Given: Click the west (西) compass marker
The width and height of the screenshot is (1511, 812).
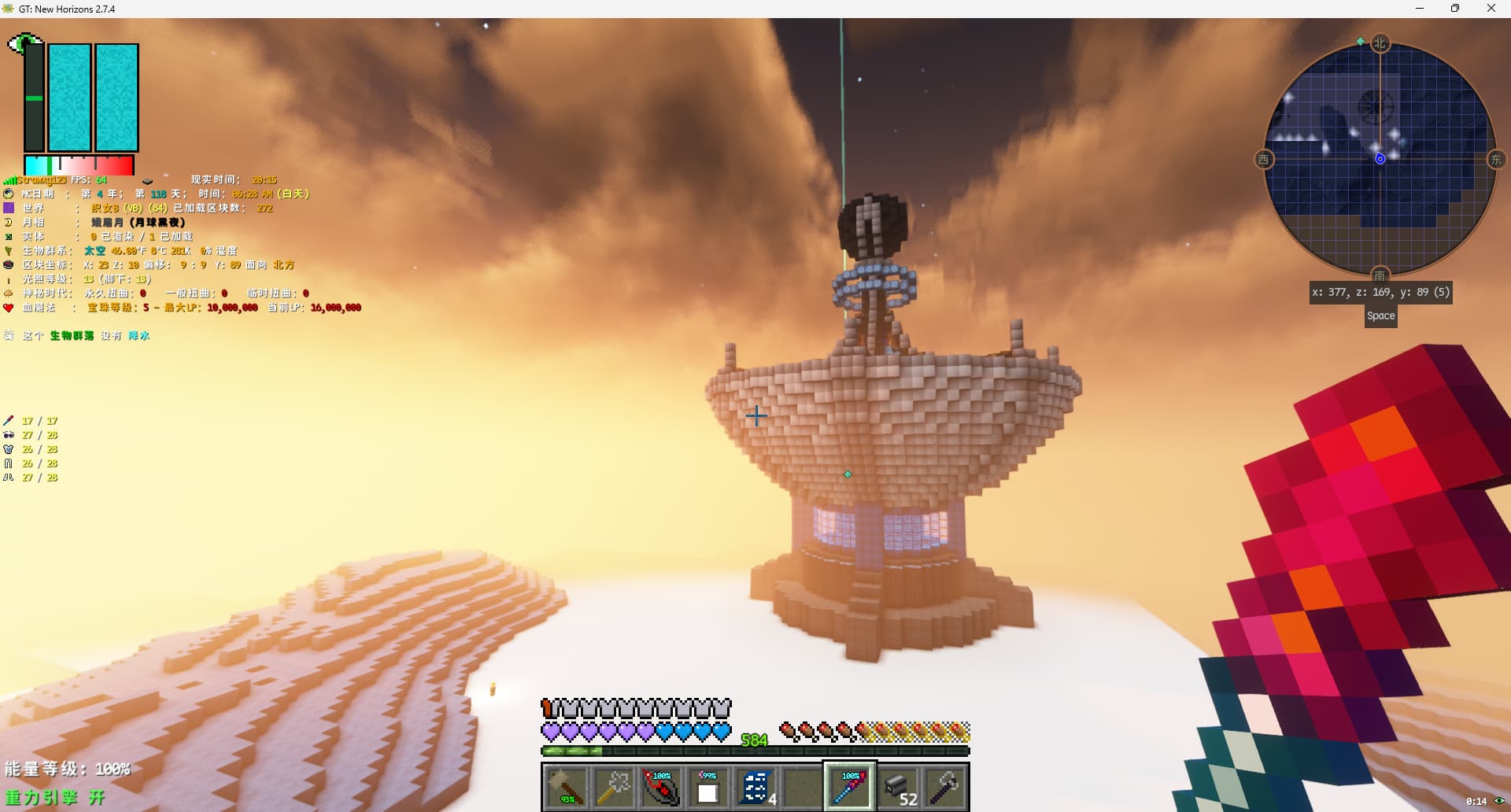Looking at the screenshot, I should 1263,160.
